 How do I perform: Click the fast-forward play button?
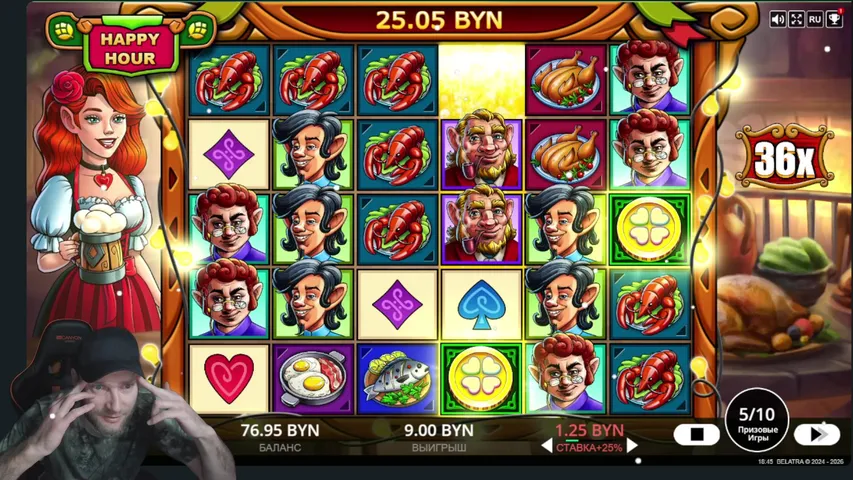coord(816,434)
